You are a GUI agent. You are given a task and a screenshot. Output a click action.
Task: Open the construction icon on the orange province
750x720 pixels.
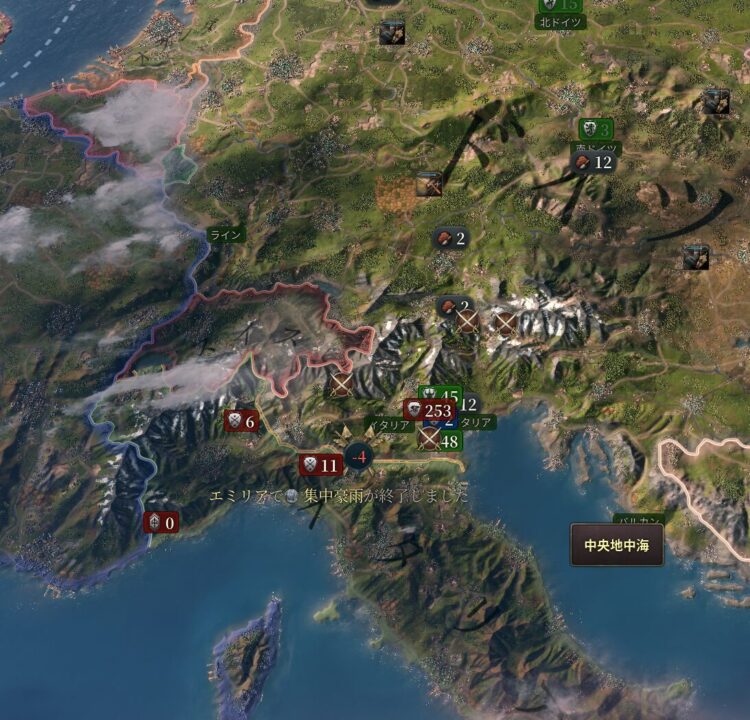point(429,184)
